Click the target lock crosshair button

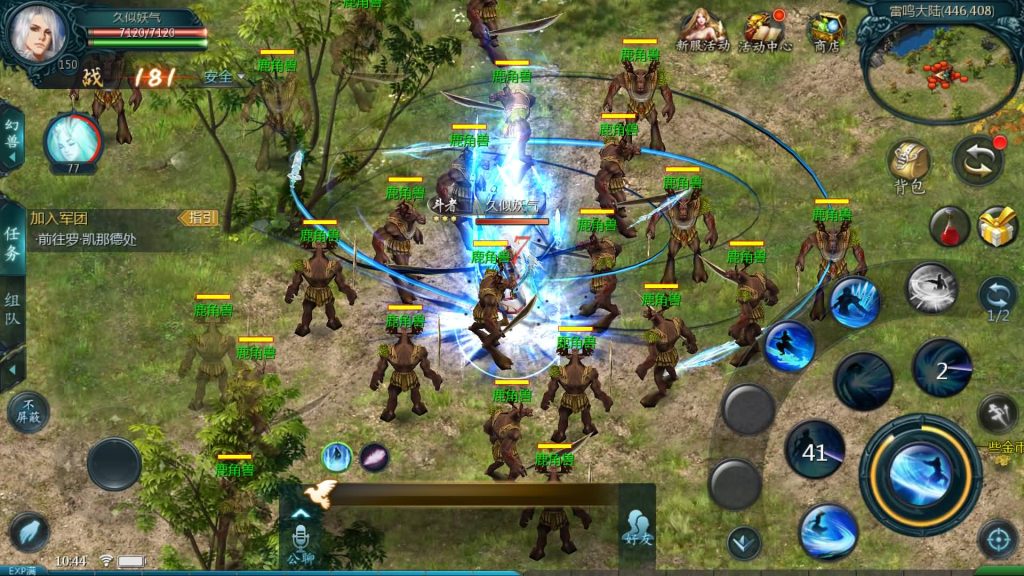[x=996, y=539]
